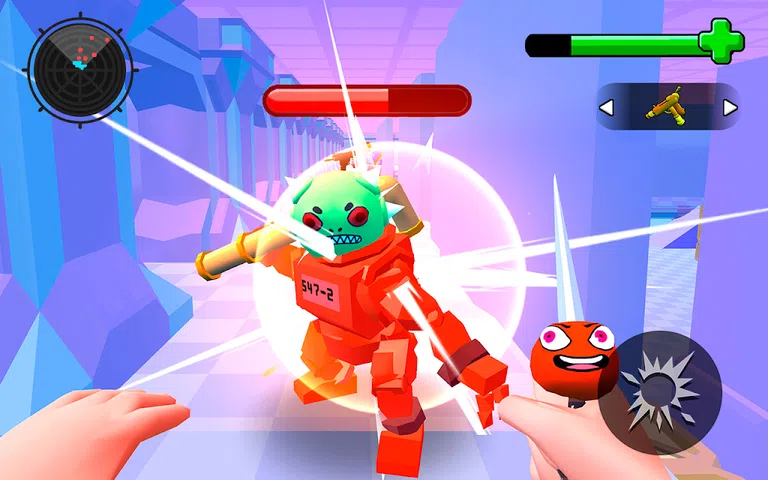This screenshot has height=480, width=768.
Task: Switch to the next weapon with right arrow
Action: pos(730,107)
